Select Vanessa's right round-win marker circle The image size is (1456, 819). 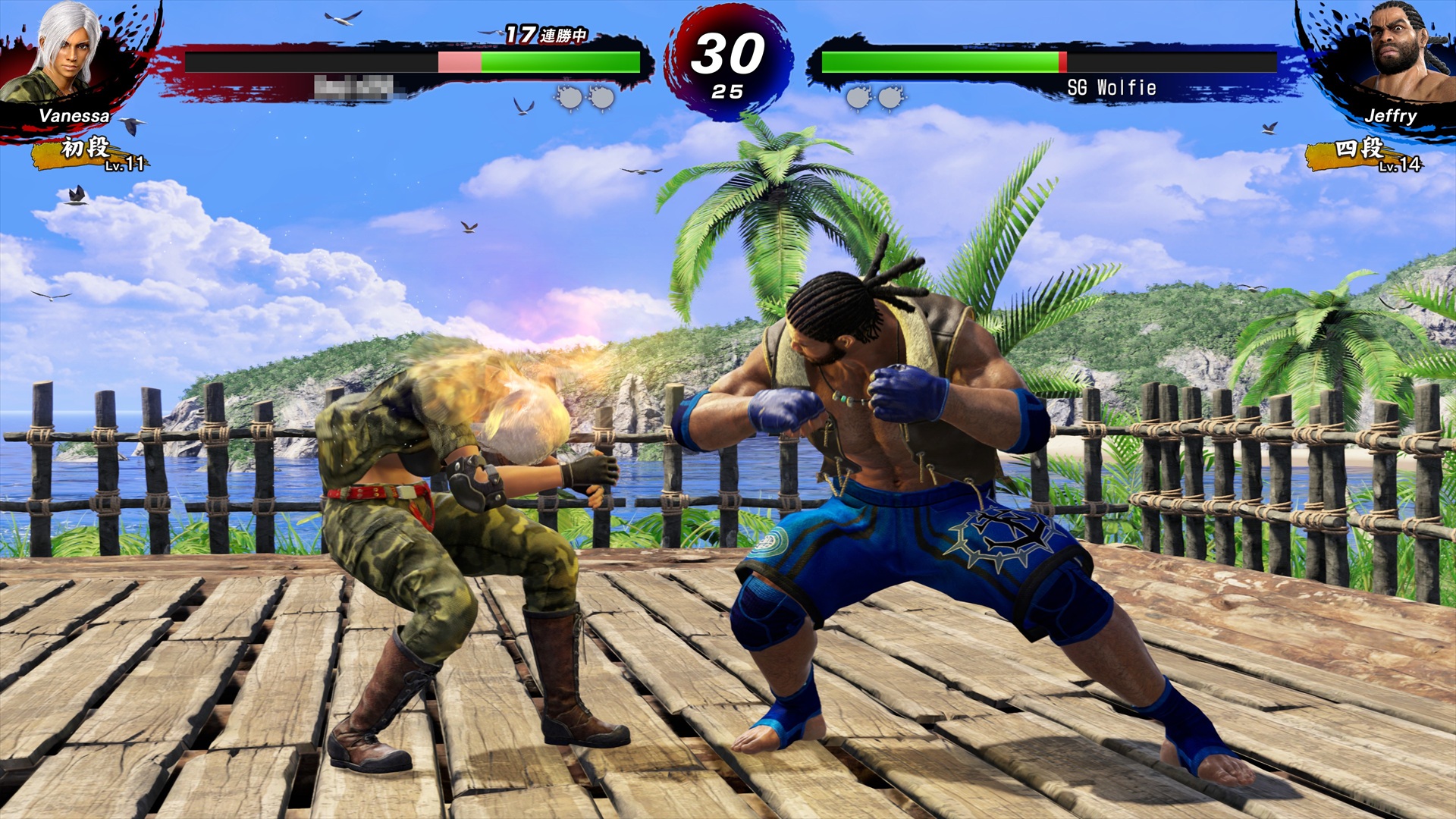coord(604,96)
